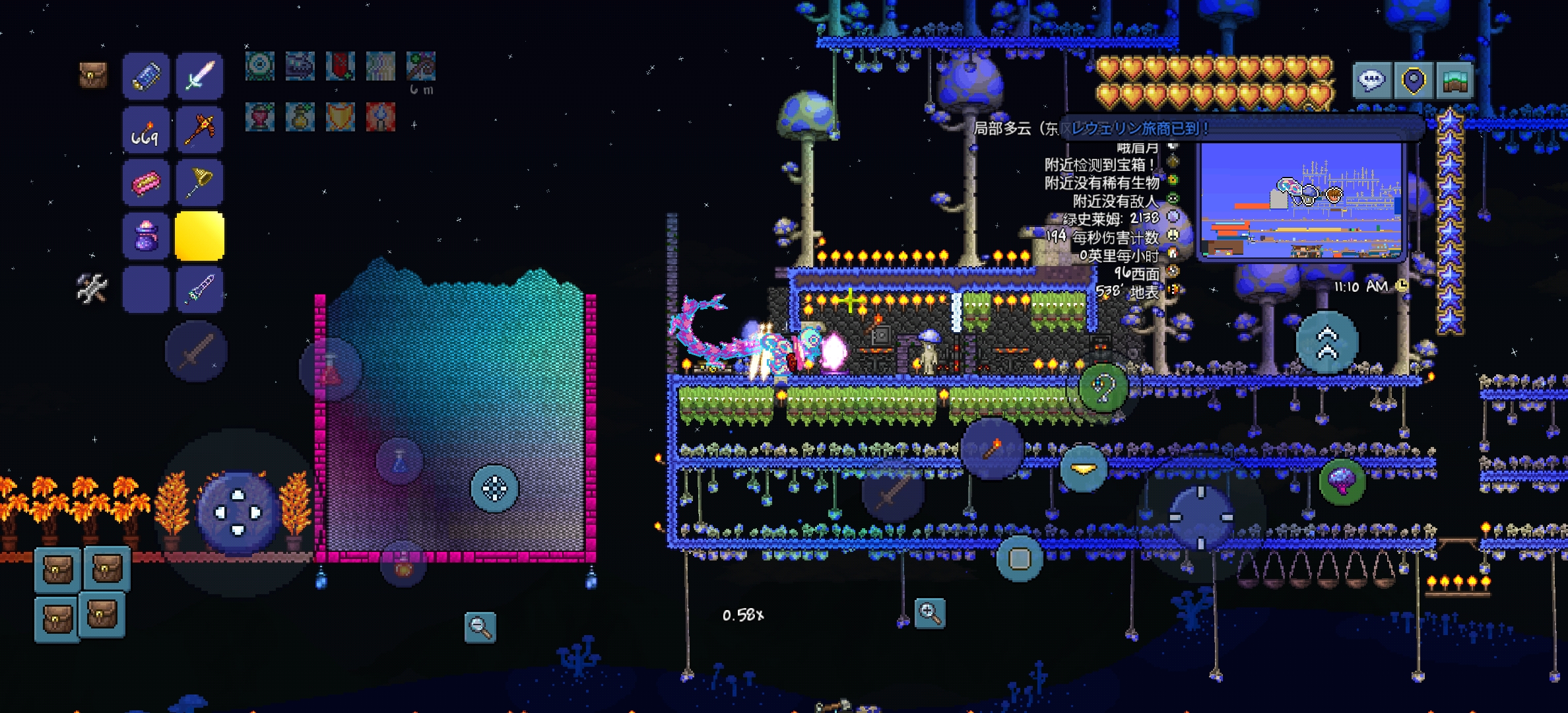Open the chat speech bubble
1568x713 pixels.
[x=1371, y=81]
